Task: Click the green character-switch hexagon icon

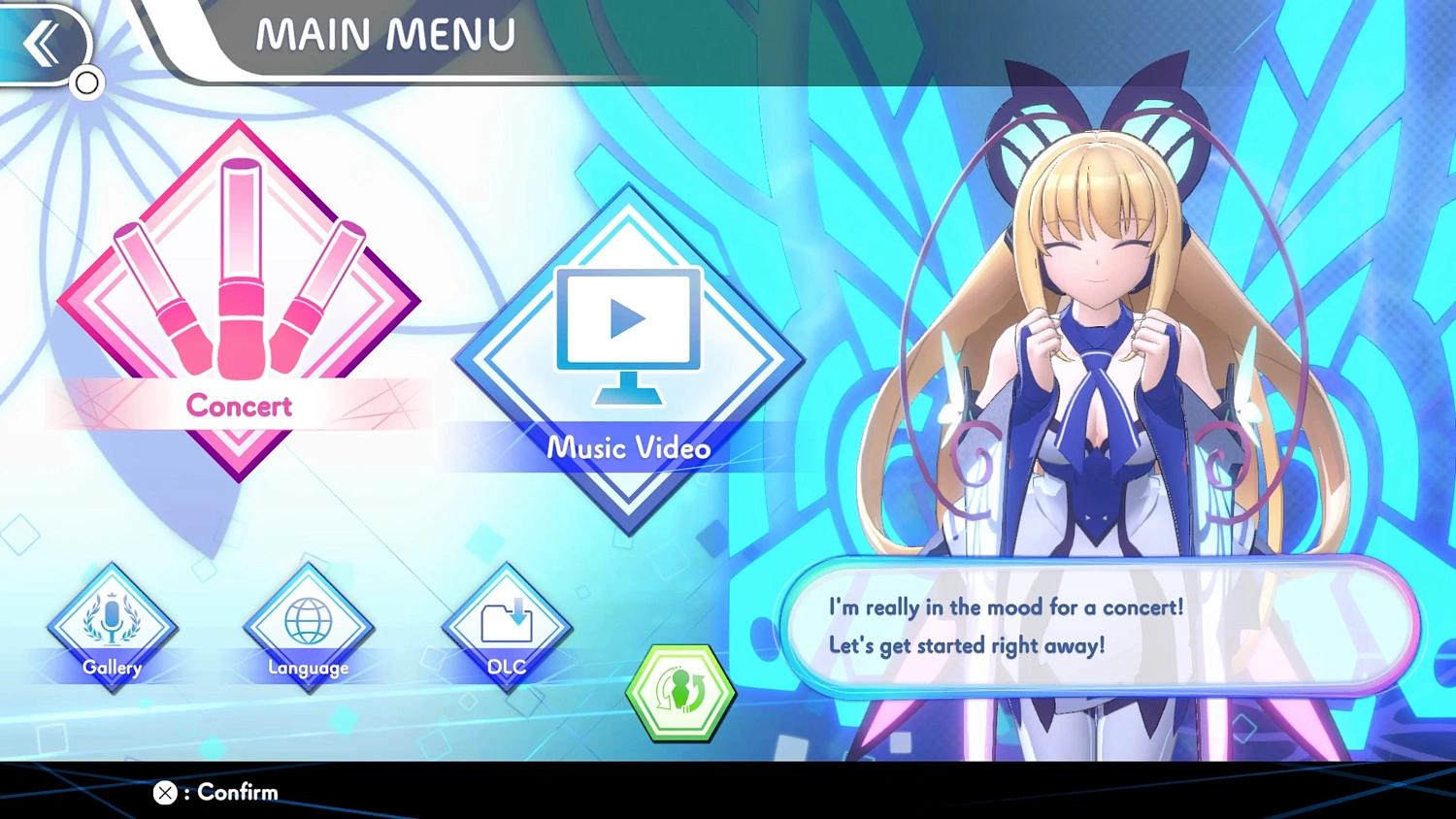Action: pyautogui.click(x=679, y=691)
